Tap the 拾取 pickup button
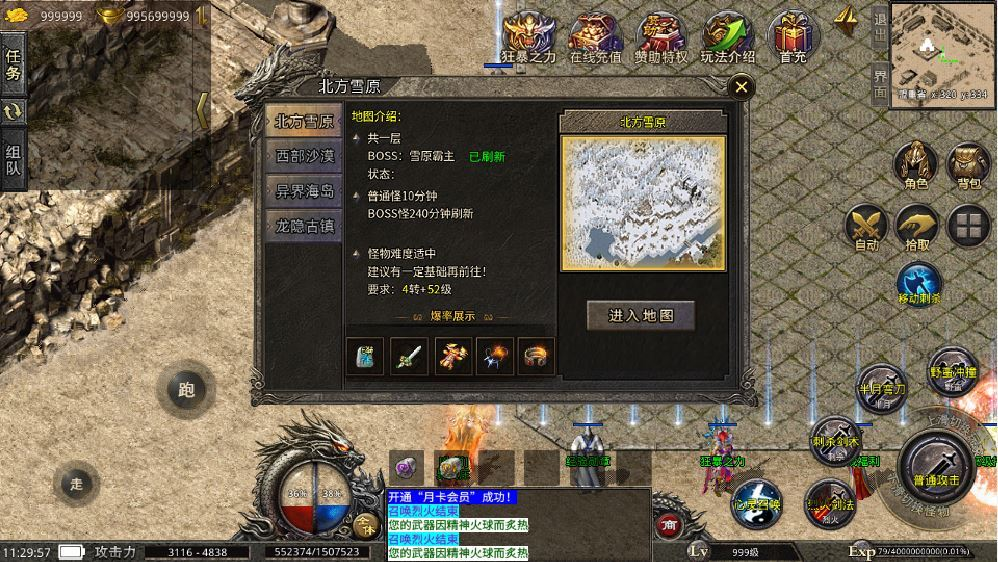 pos(917,227)
